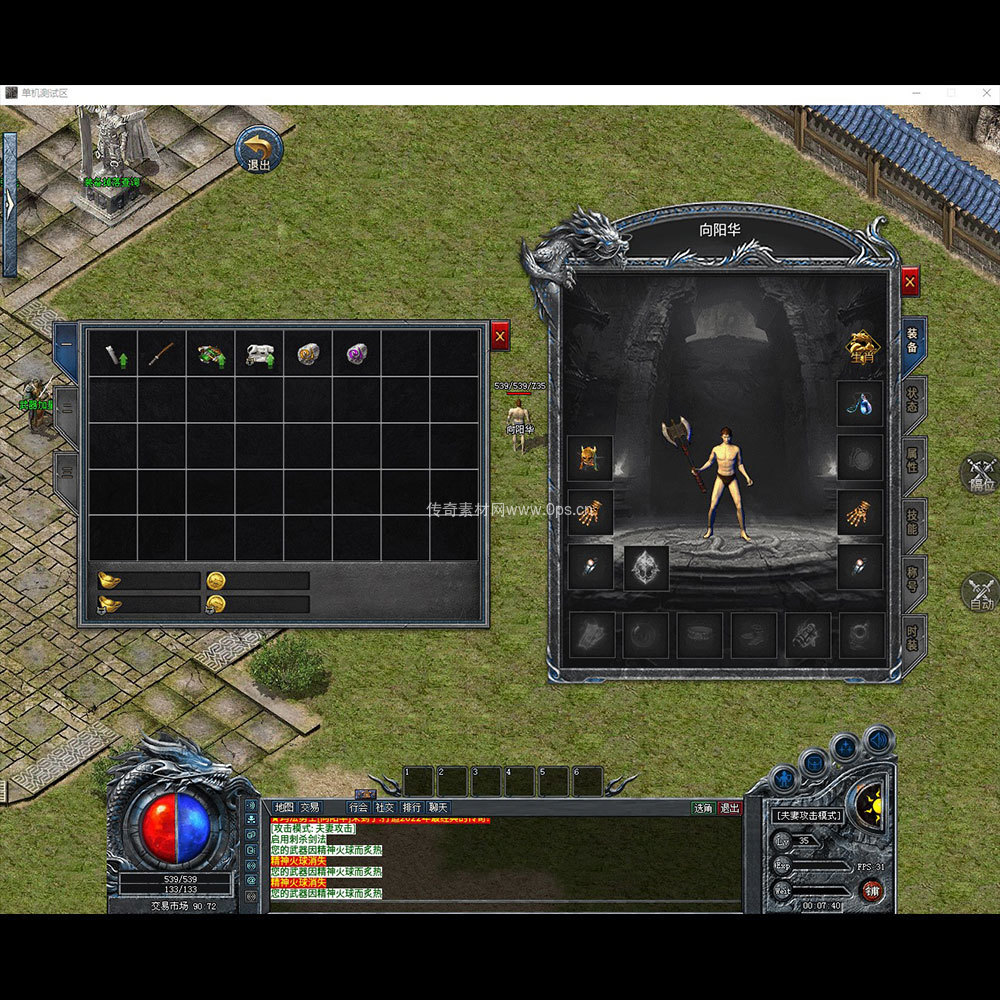Select the equipped blue necklace slot
This screenshot has width=1000, height=1000.
click(859, 403)
